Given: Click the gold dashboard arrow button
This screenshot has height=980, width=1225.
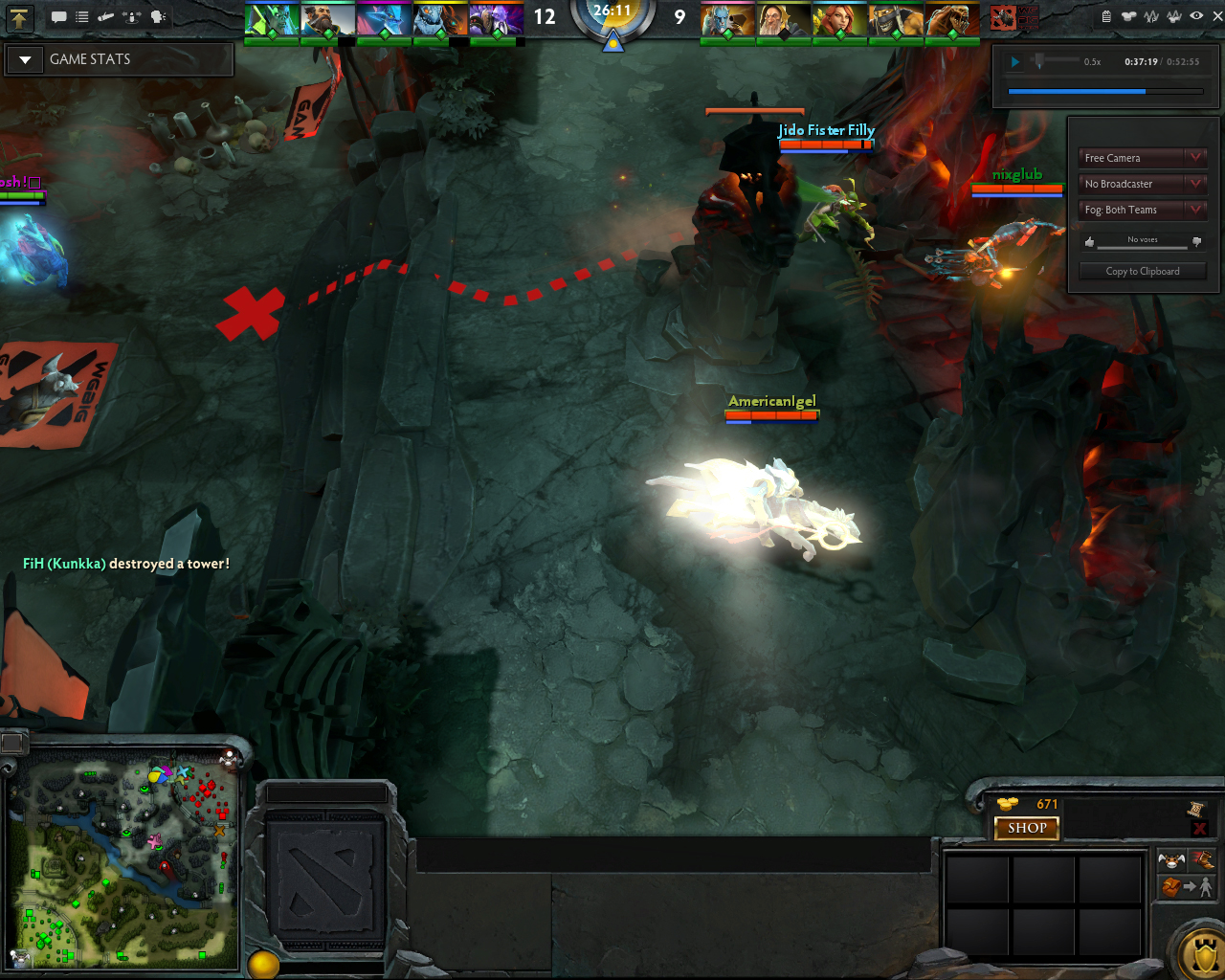Looking at the screenshot, I should click(x=19, y=17).
